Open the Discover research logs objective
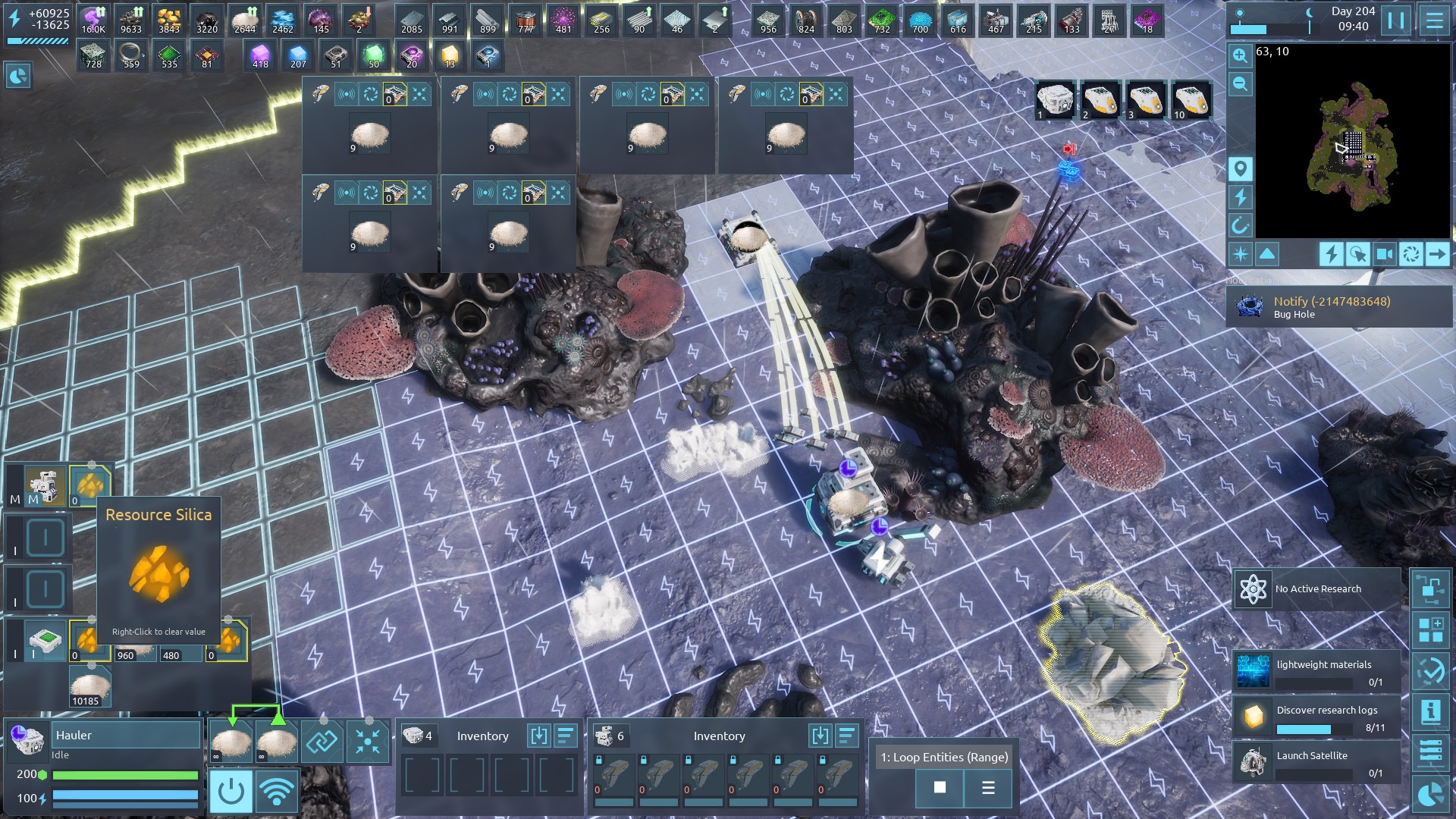The width and height of the screenshot is (1456, 819). [x=1316, y=717]
